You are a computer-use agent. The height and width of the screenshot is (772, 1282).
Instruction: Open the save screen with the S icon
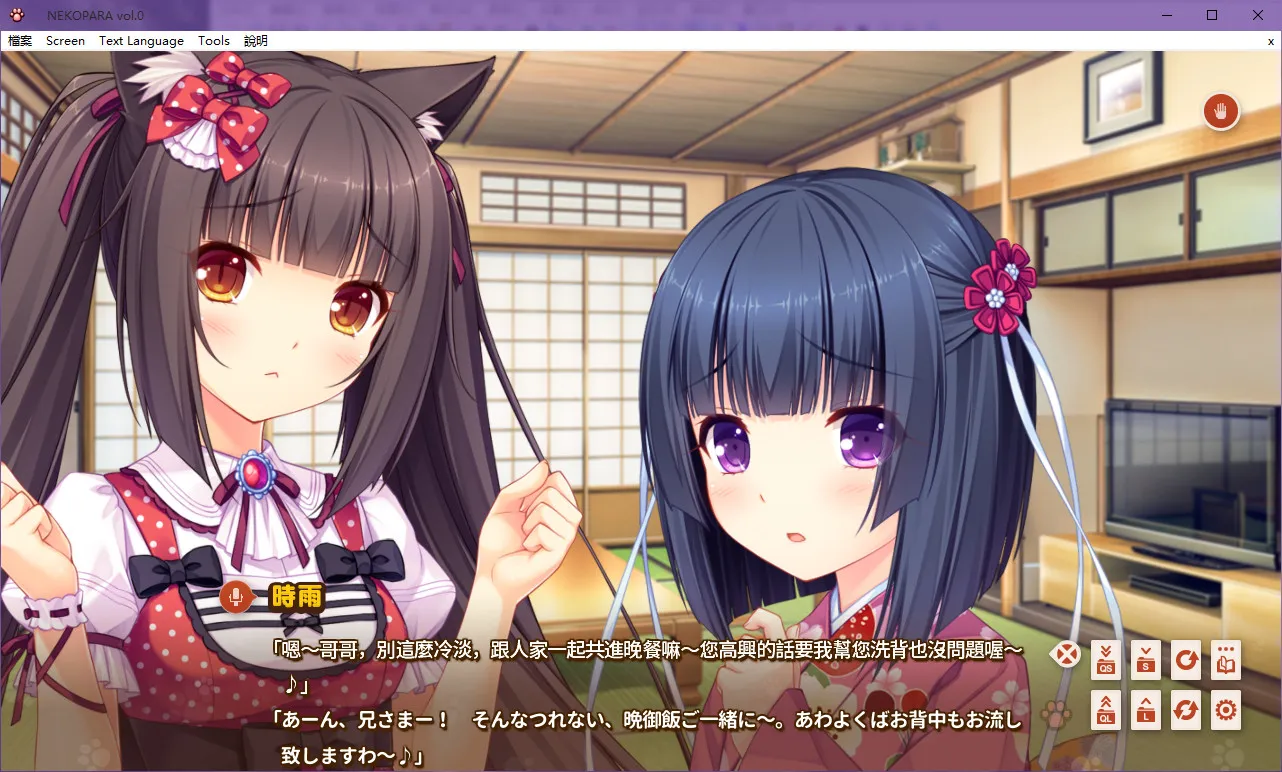1146,660
